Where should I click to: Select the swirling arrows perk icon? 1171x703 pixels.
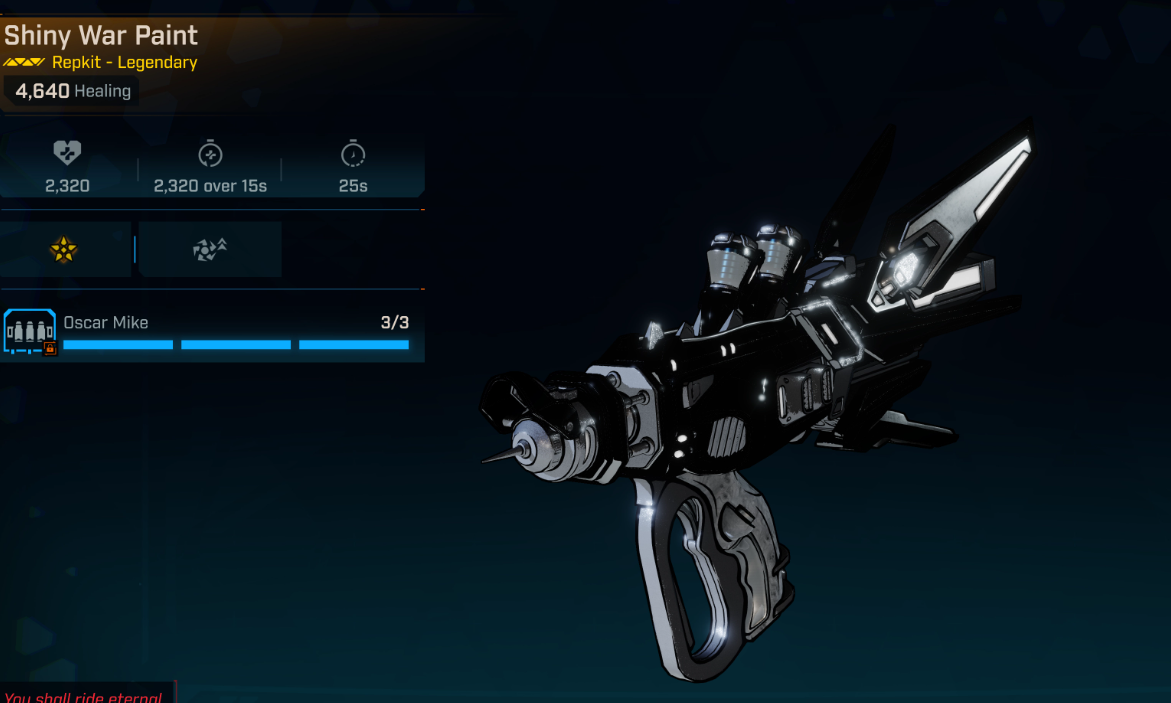[x=210, y=250]
